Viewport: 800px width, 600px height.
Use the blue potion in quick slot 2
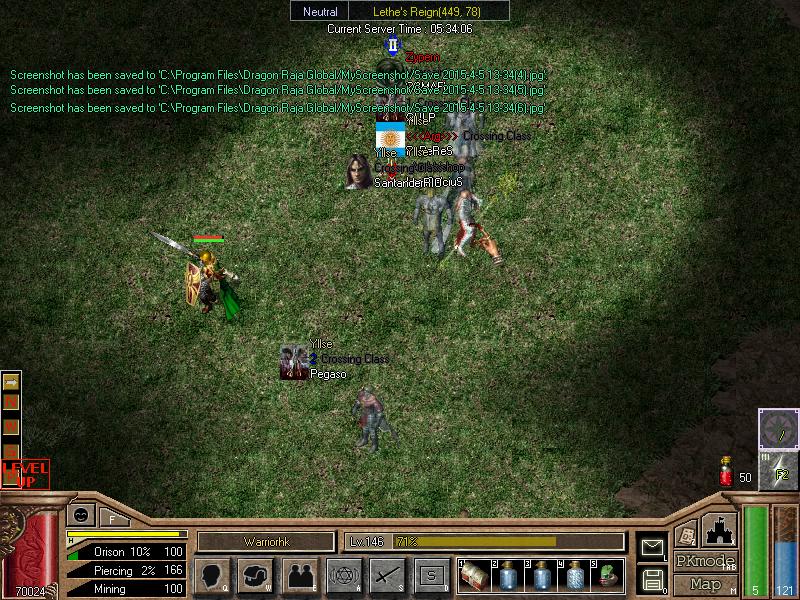tap(509, 575)
